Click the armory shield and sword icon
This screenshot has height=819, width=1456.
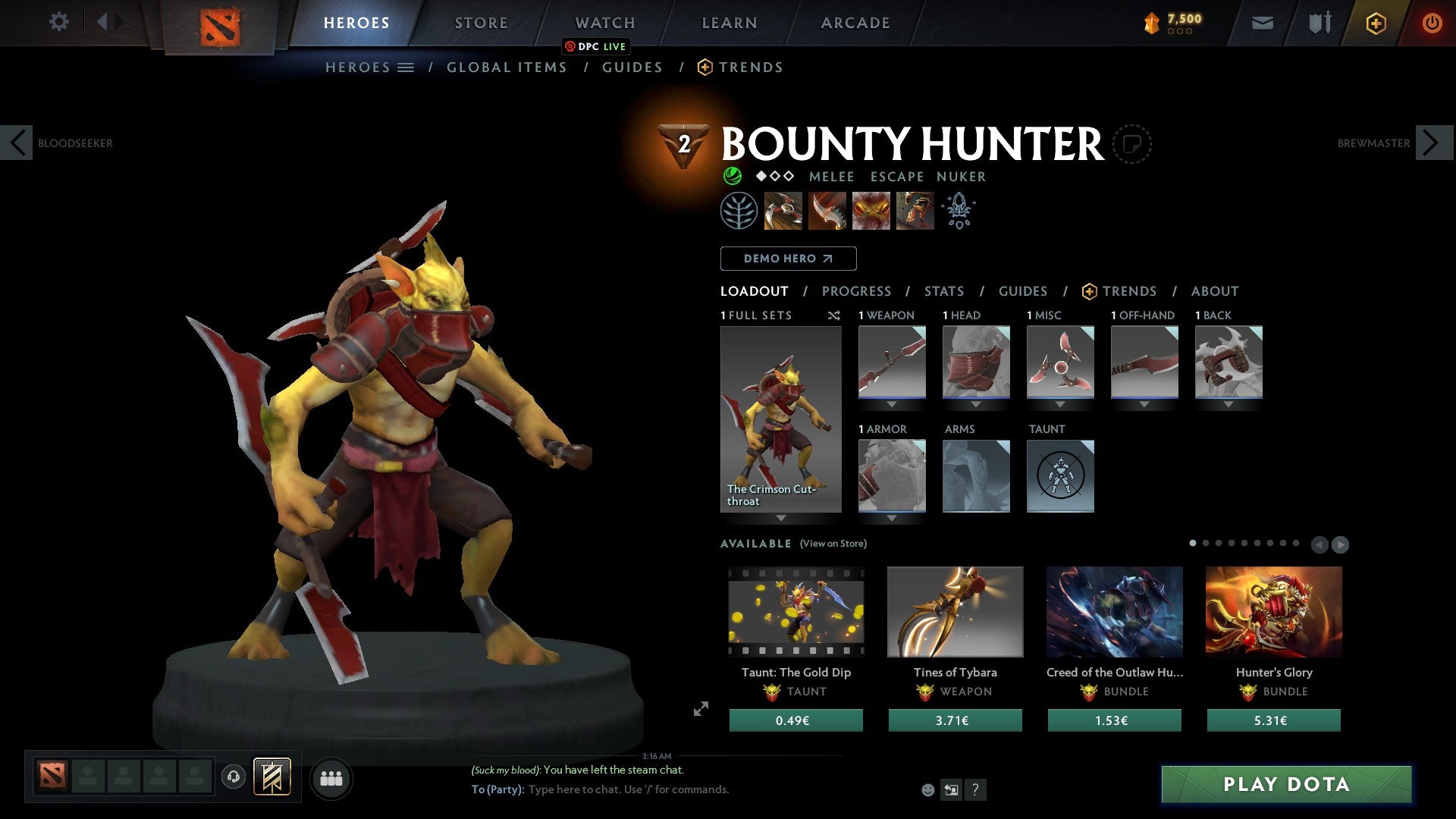click(1319, 22)
